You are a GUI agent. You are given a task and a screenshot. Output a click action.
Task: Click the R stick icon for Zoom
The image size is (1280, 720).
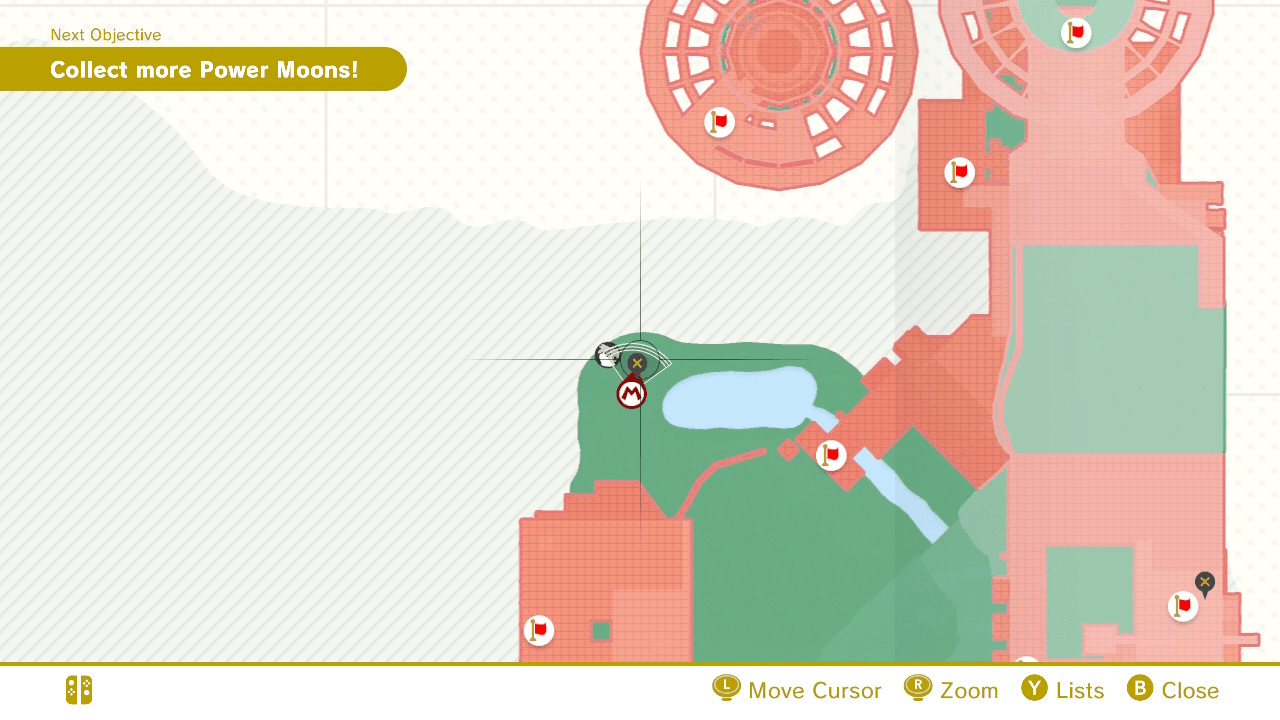920,689
